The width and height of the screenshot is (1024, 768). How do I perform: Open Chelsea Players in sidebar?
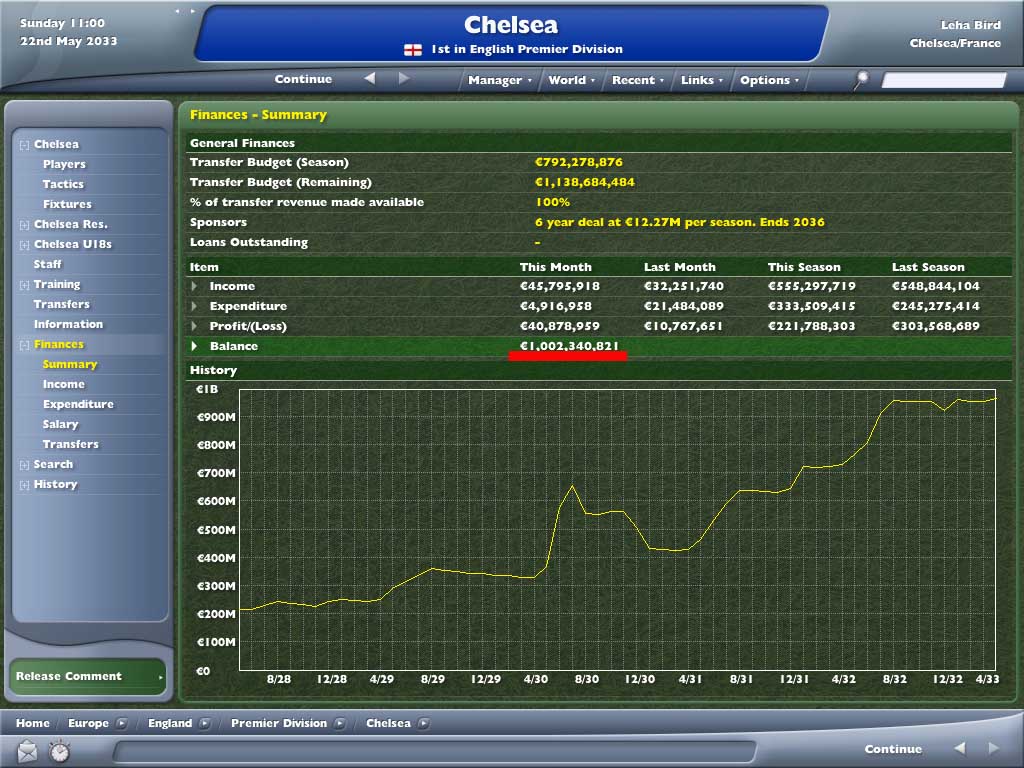(x=64, y=164)
